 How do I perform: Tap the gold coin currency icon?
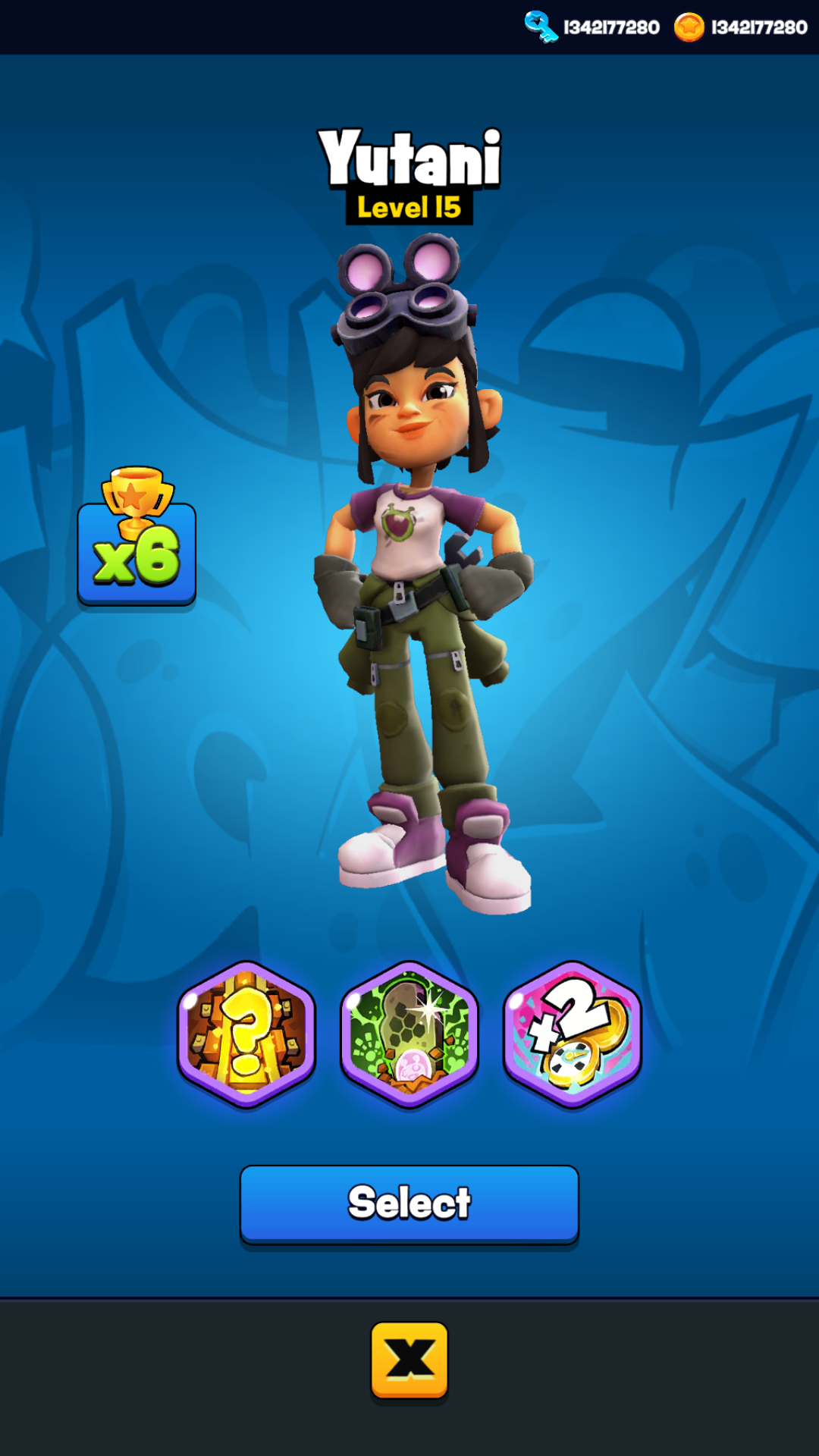point(689,27)
